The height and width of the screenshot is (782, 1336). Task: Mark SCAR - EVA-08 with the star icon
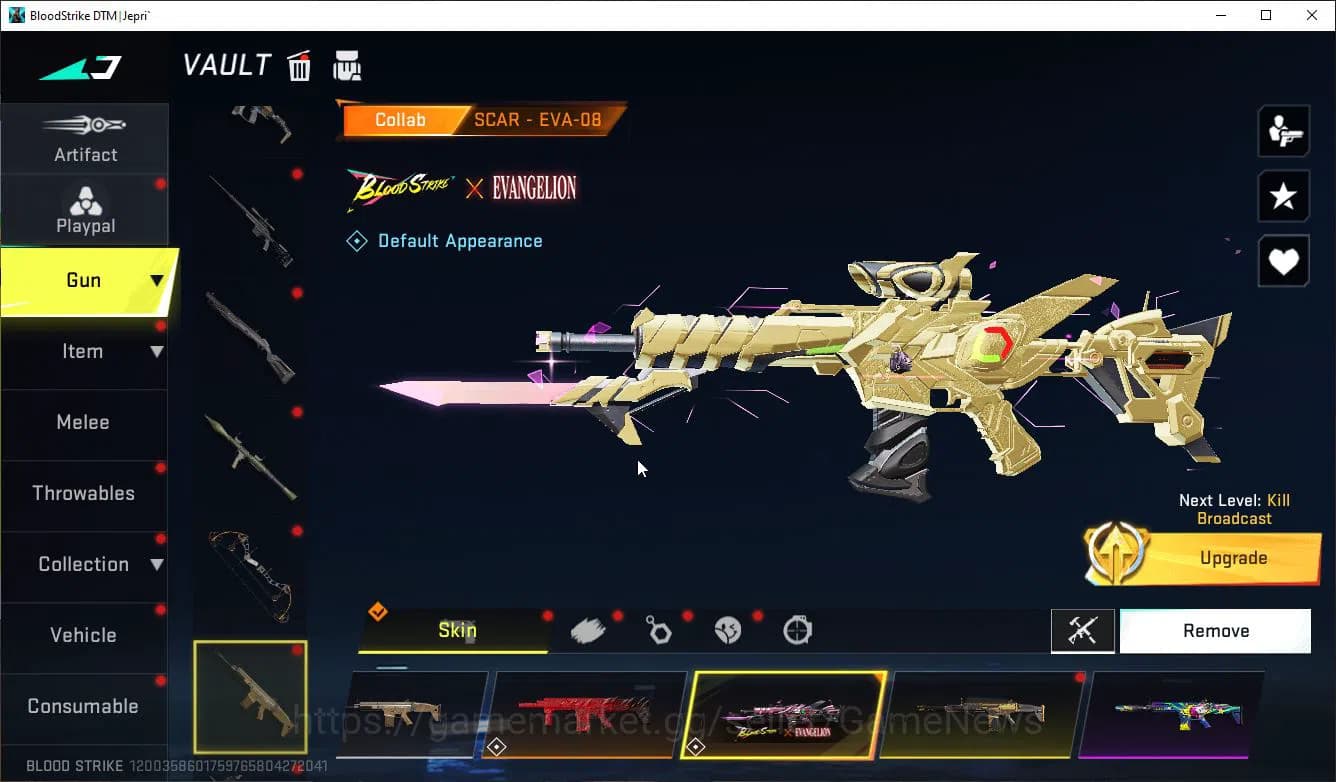(x=1283, y=196)
